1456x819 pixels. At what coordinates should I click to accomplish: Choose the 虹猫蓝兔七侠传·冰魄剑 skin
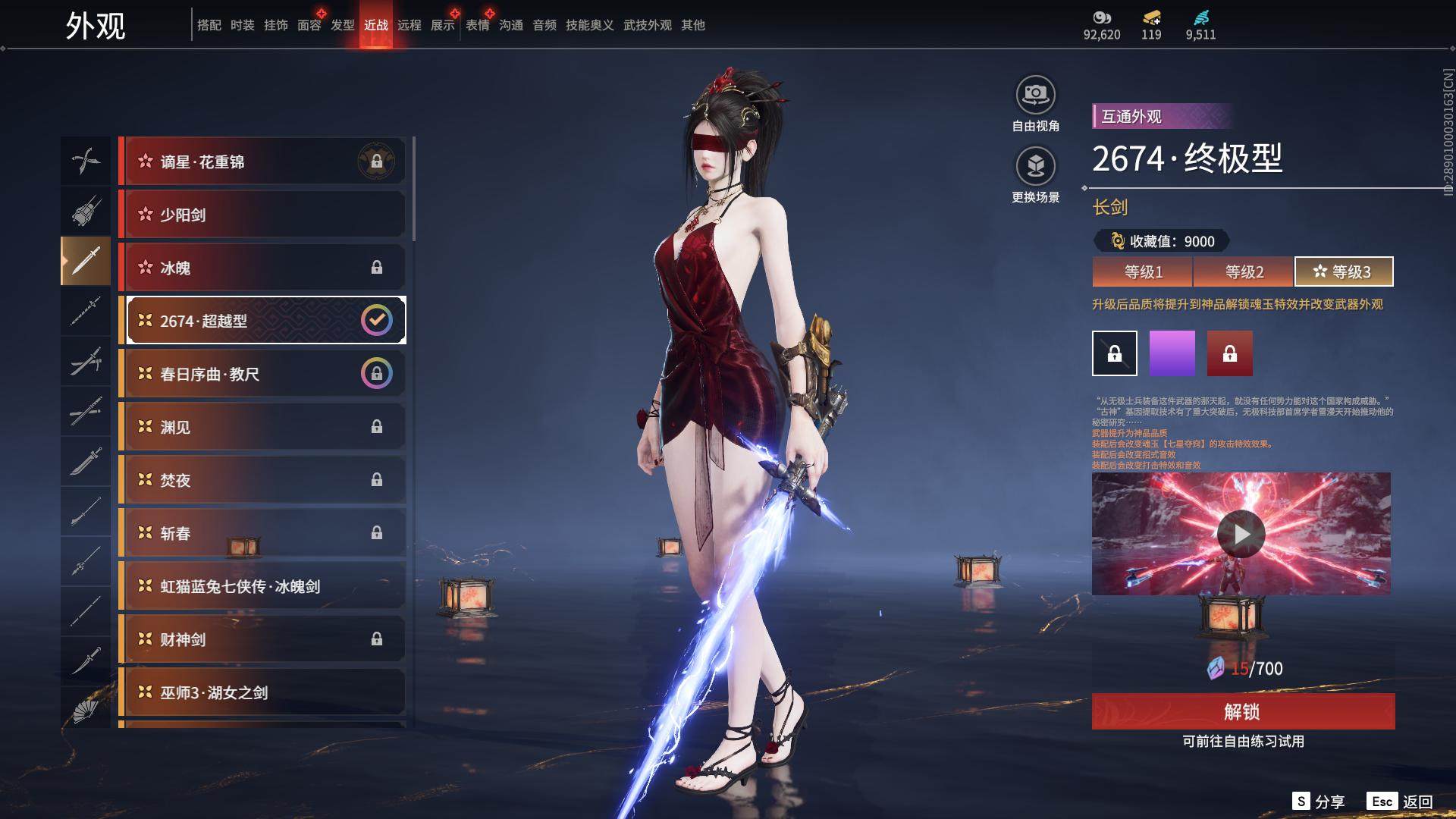262,586
